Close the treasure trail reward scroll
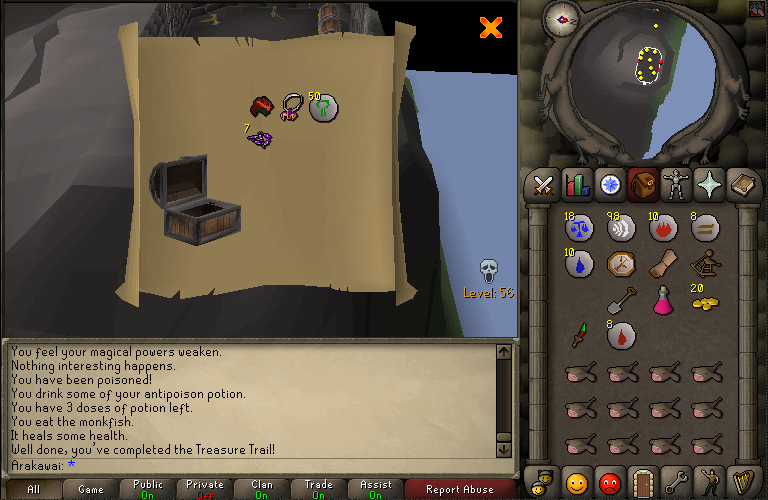This screenshot has height=500, width=768. (x=490, y=28)
